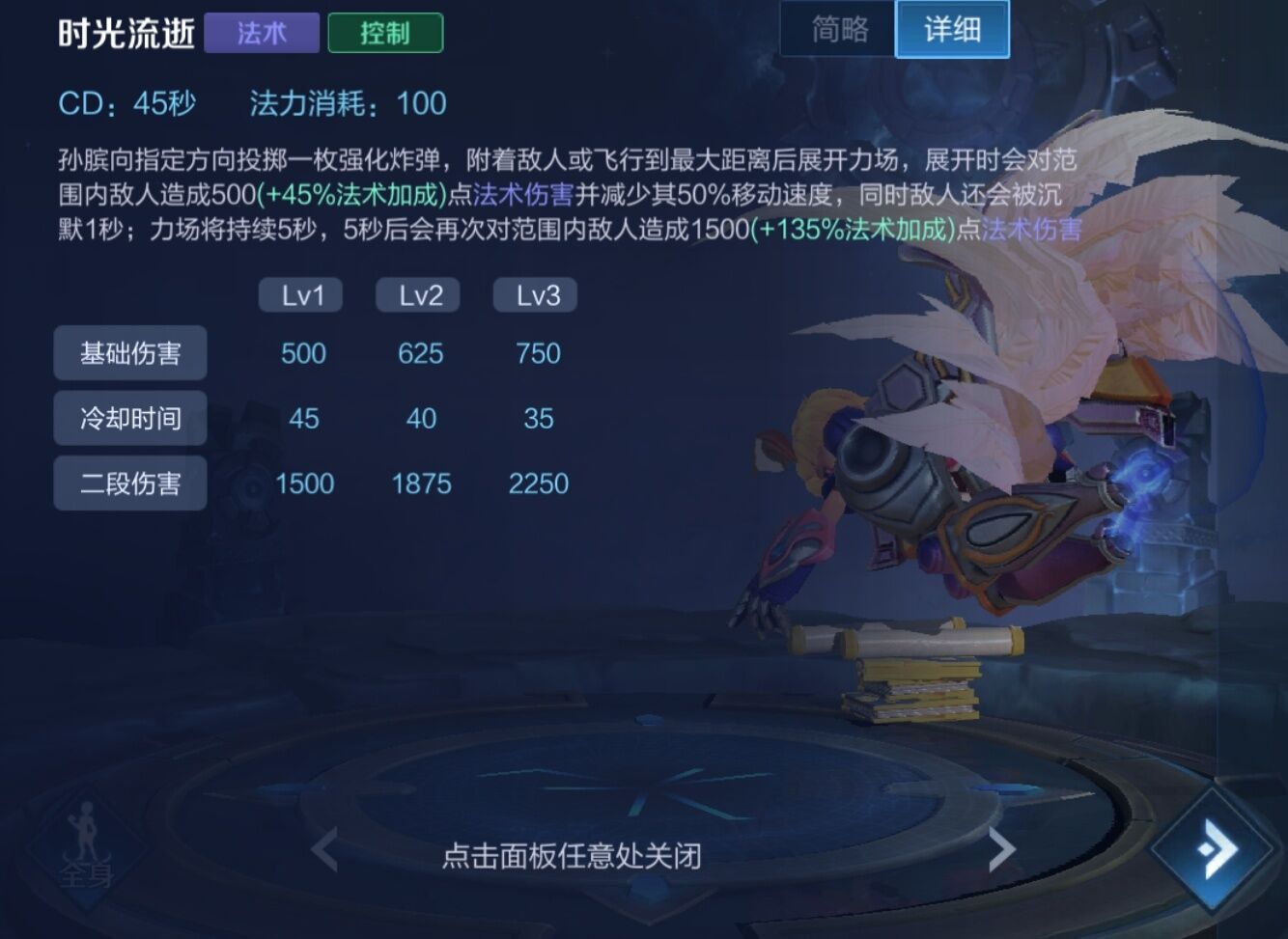This screenshot has height=939, width=1288.
Task: Click the left arrow for previous skill
Action: [324, 850]
